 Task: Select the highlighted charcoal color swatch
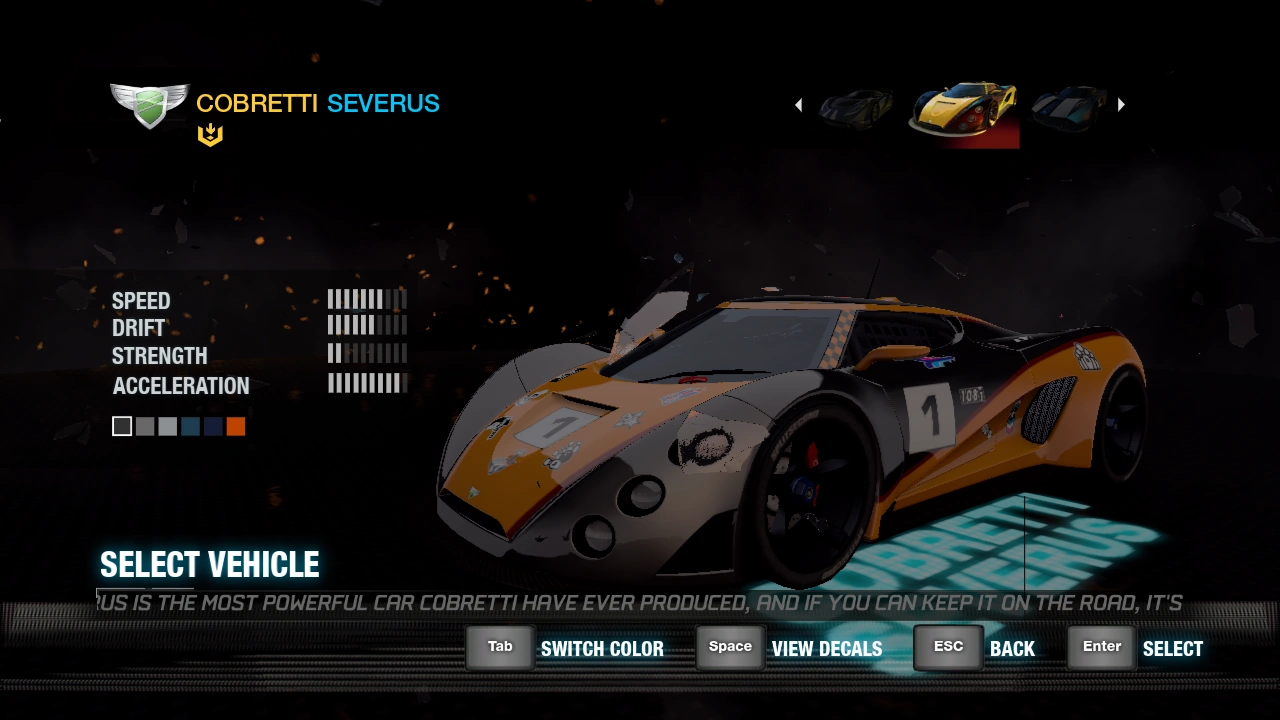(122, 427)
